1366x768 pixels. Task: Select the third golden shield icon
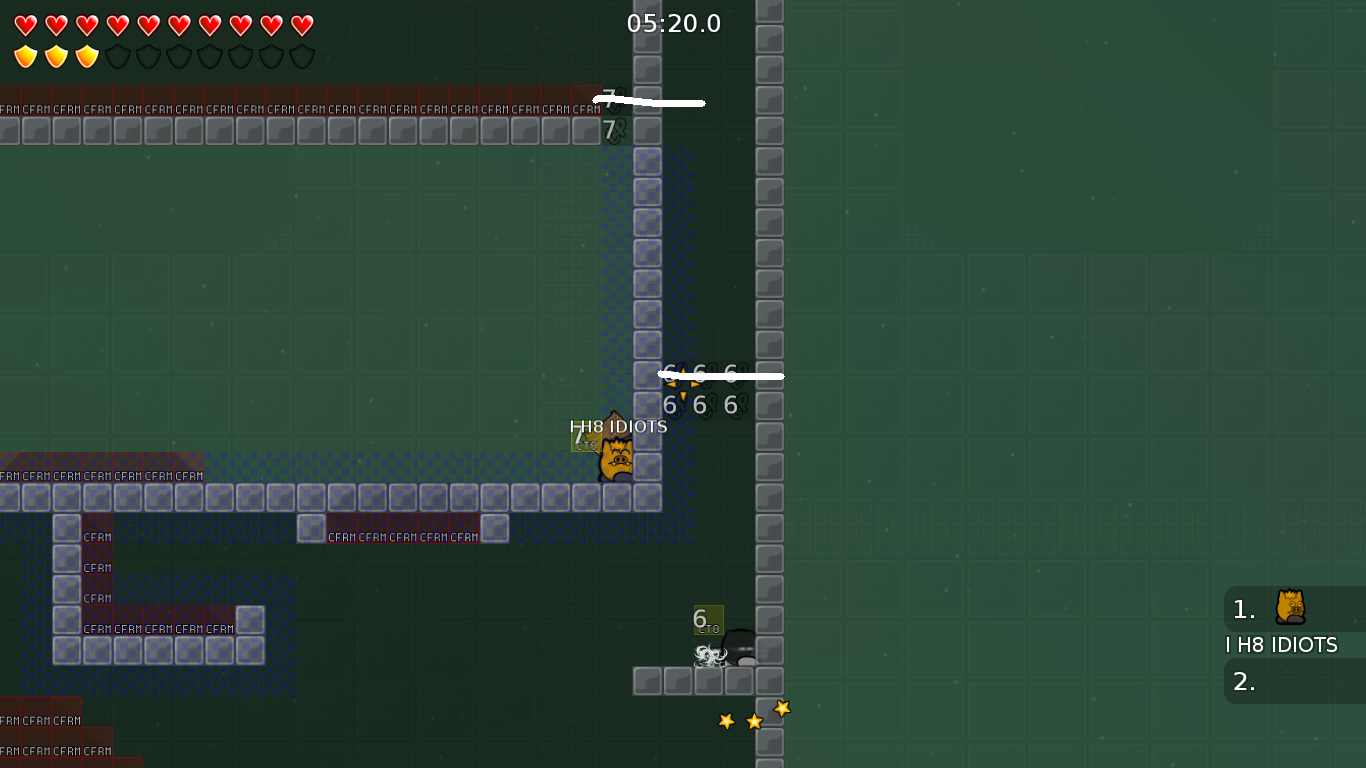coord(87,56)
